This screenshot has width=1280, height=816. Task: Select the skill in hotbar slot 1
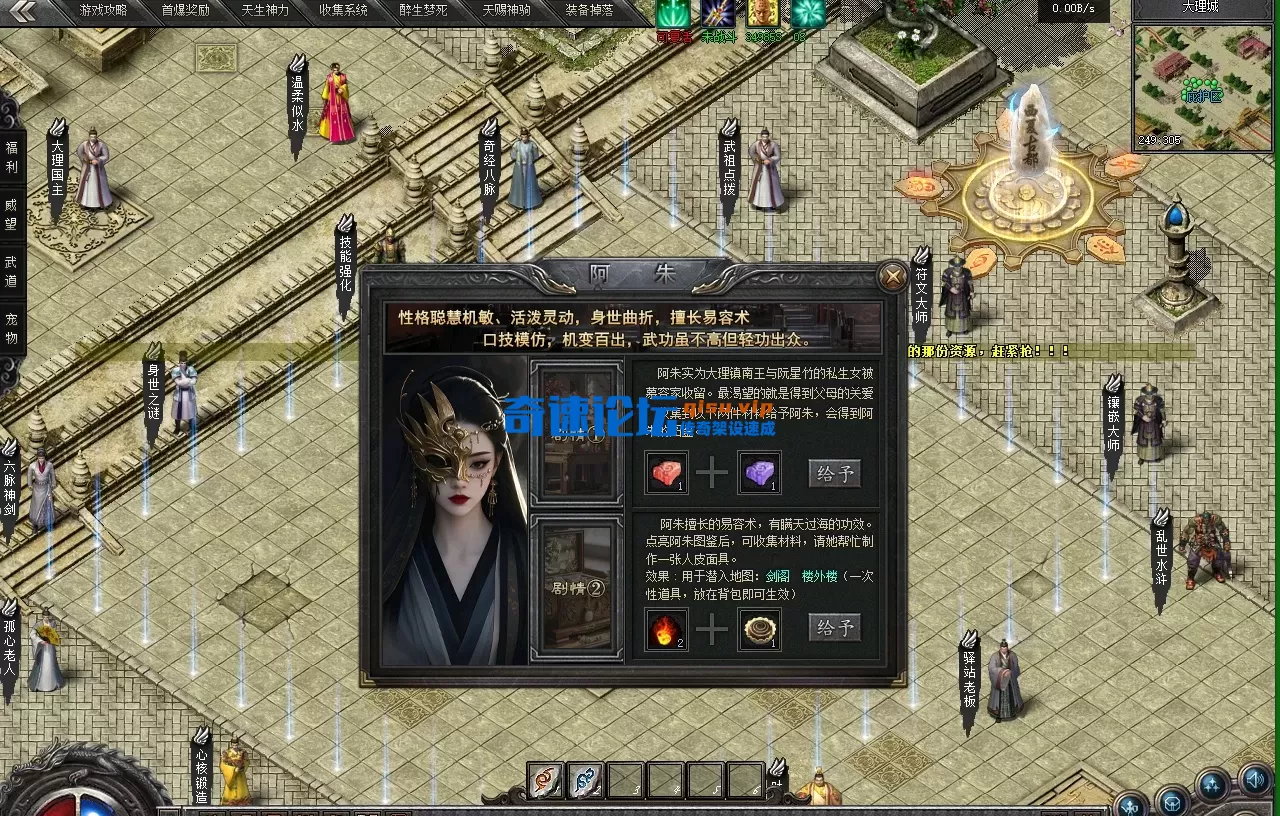(x=545, y=784)
